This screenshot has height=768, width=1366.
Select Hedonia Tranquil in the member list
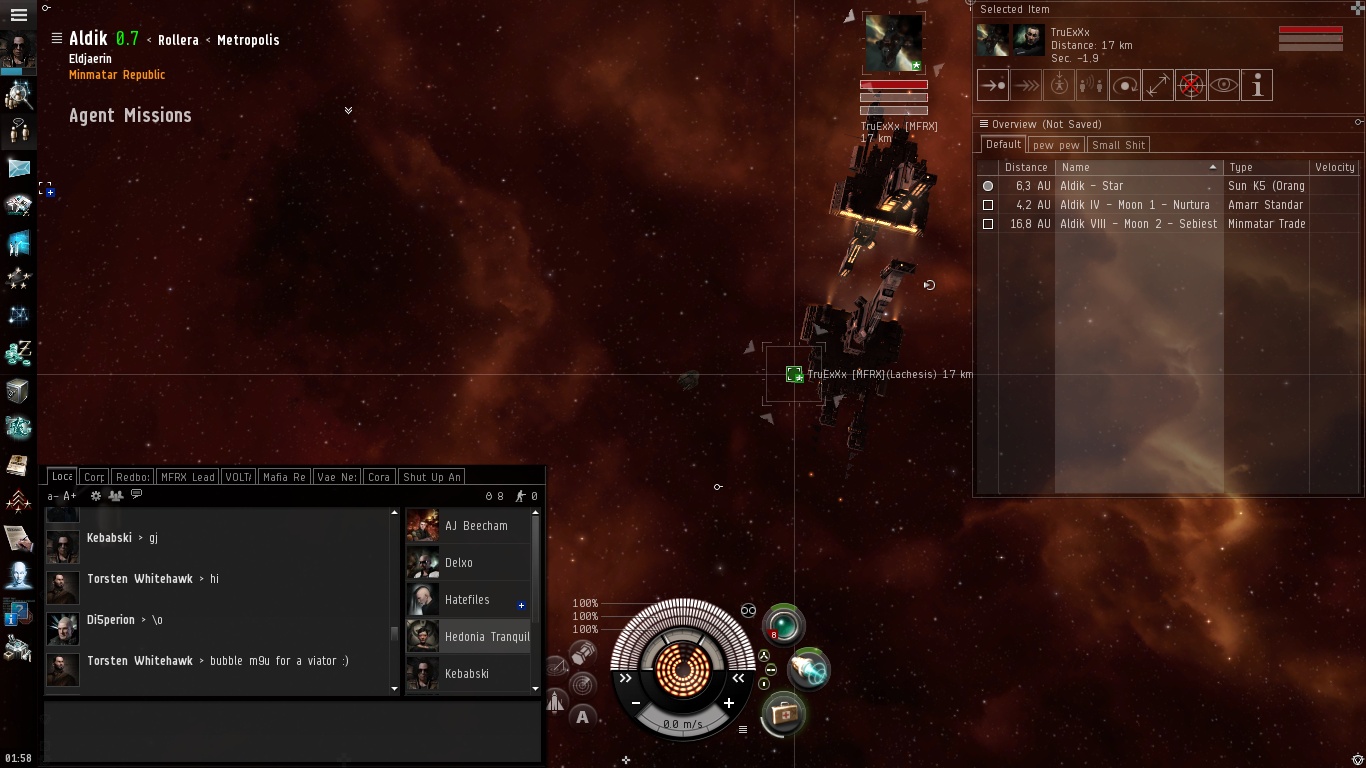tap(486, 637)
